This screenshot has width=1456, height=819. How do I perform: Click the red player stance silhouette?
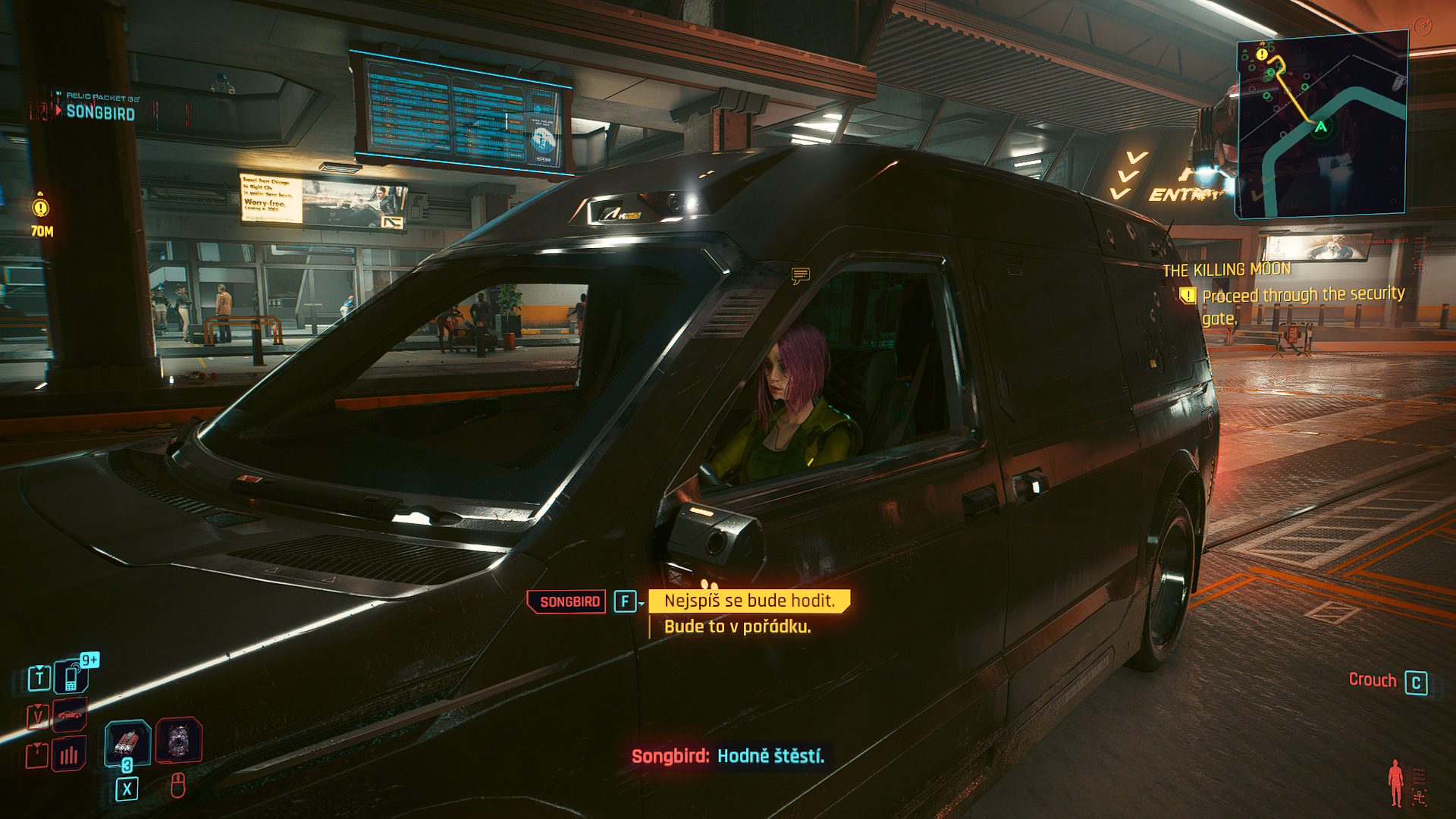click(x=1395, y=783)
